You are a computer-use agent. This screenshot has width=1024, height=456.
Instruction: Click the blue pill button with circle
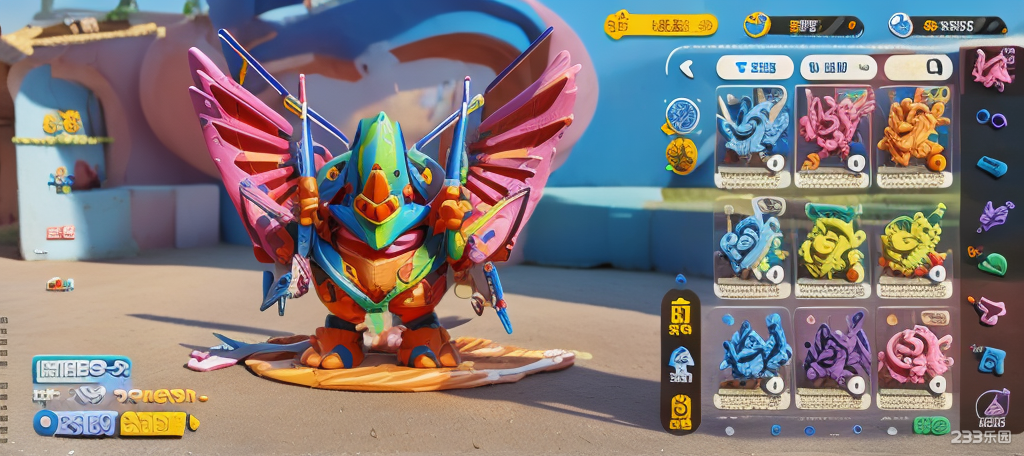click(75, 423)
